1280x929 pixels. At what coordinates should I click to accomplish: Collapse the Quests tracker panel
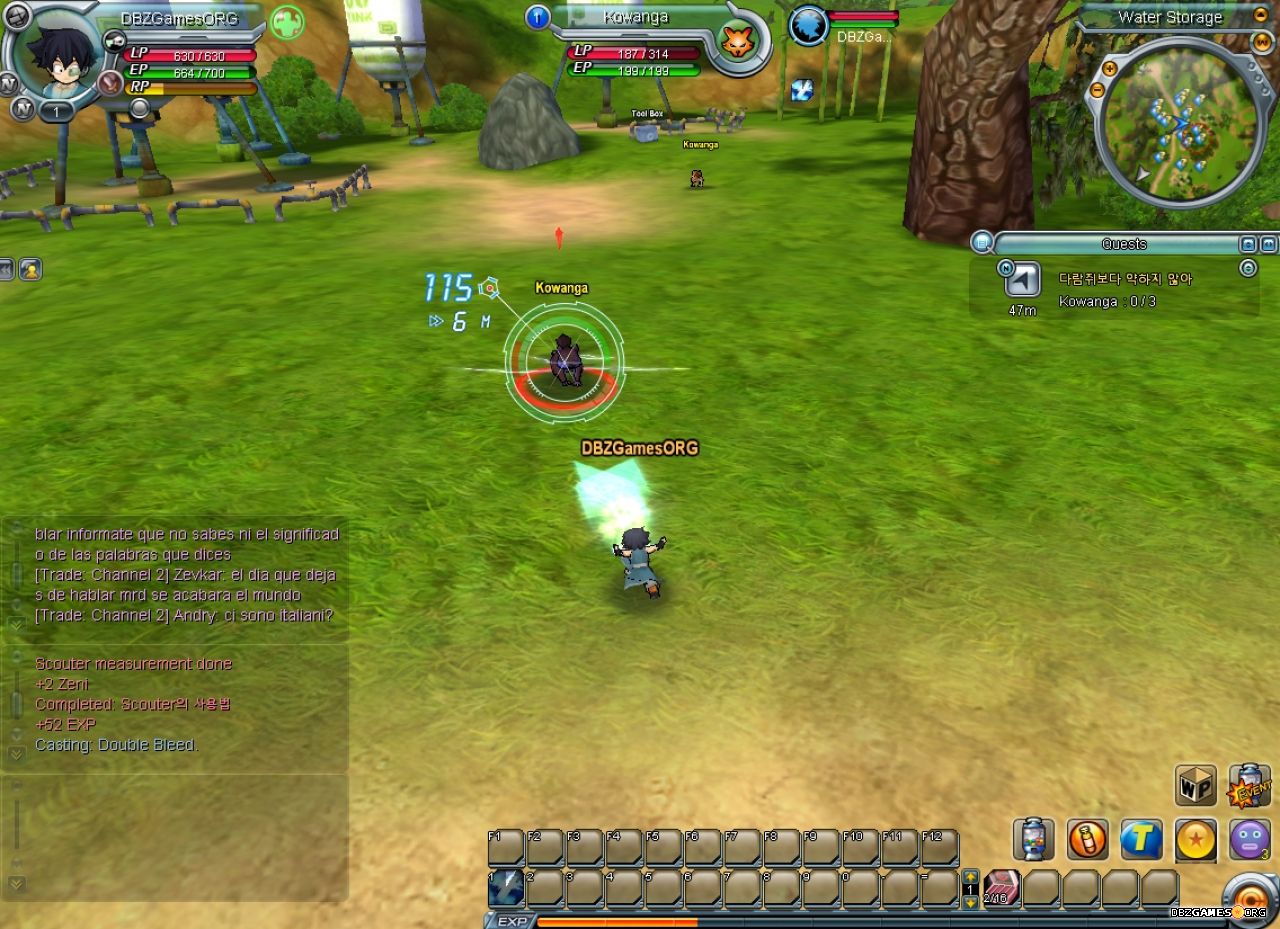tap(1266, 243)
